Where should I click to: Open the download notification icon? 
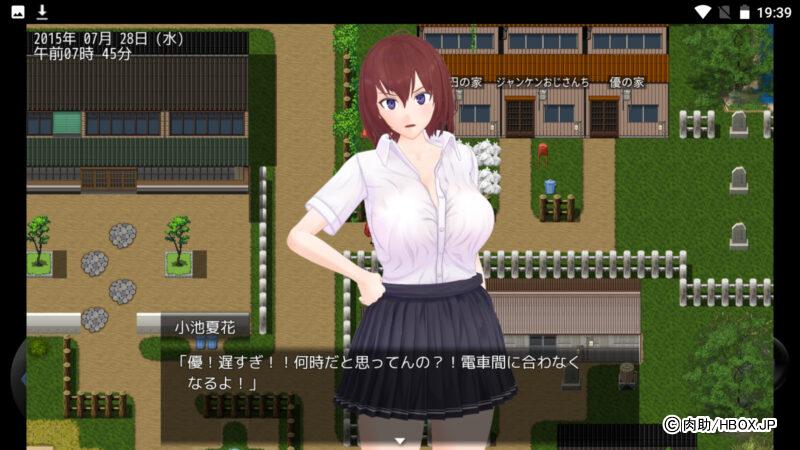coord(42,12)
